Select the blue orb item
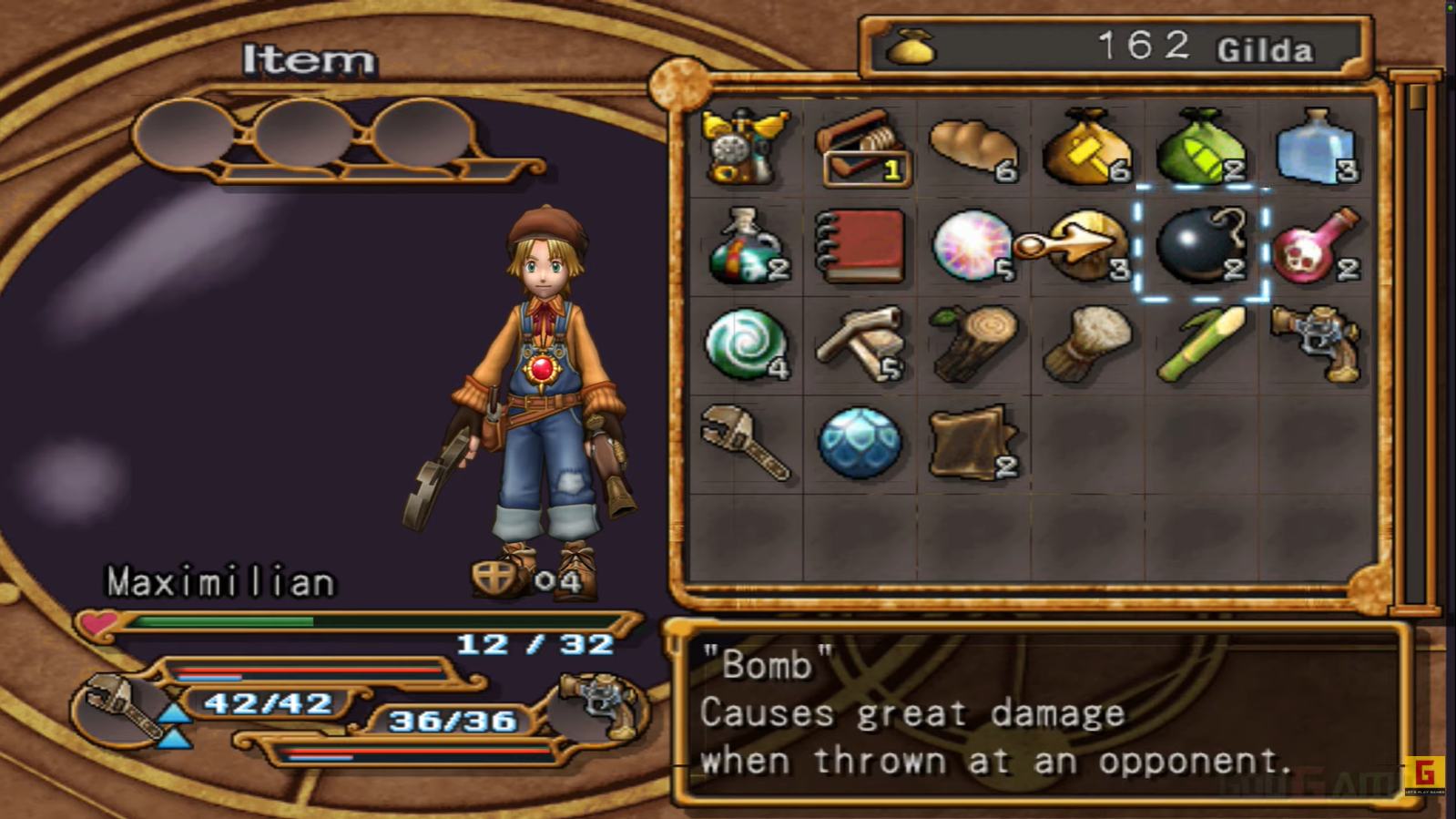Screen dimensions: 1456x819 (x=859, y=444)
